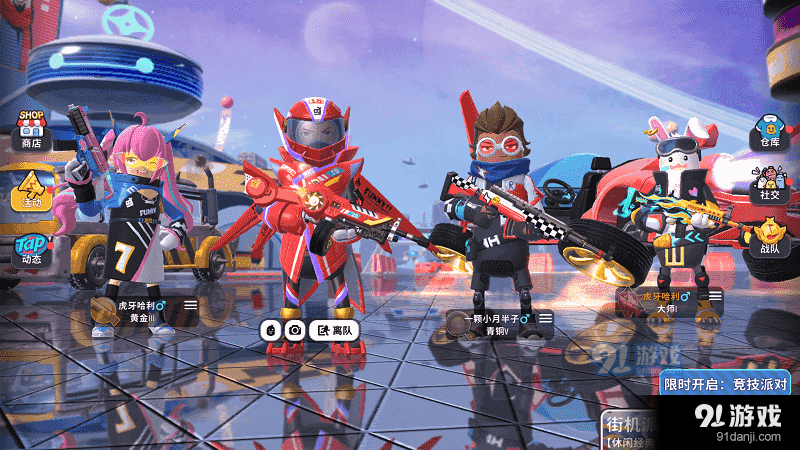Viewport: 800px width, 450px height.
Task: Click the outfit button beside the camera
Action: pos(271,330)
